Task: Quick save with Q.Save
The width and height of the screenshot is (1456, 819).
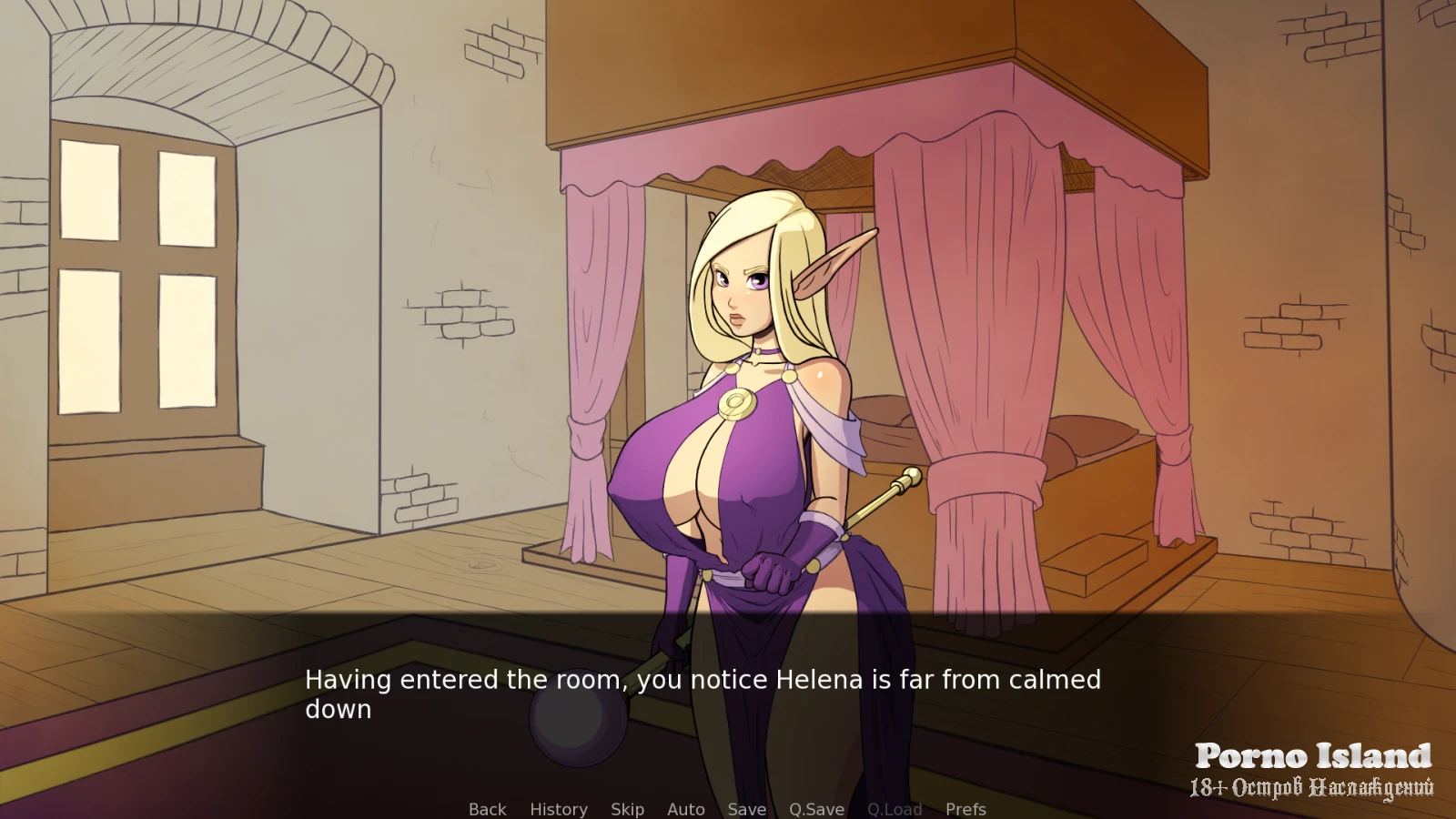Action: click(x=816, y=809)
